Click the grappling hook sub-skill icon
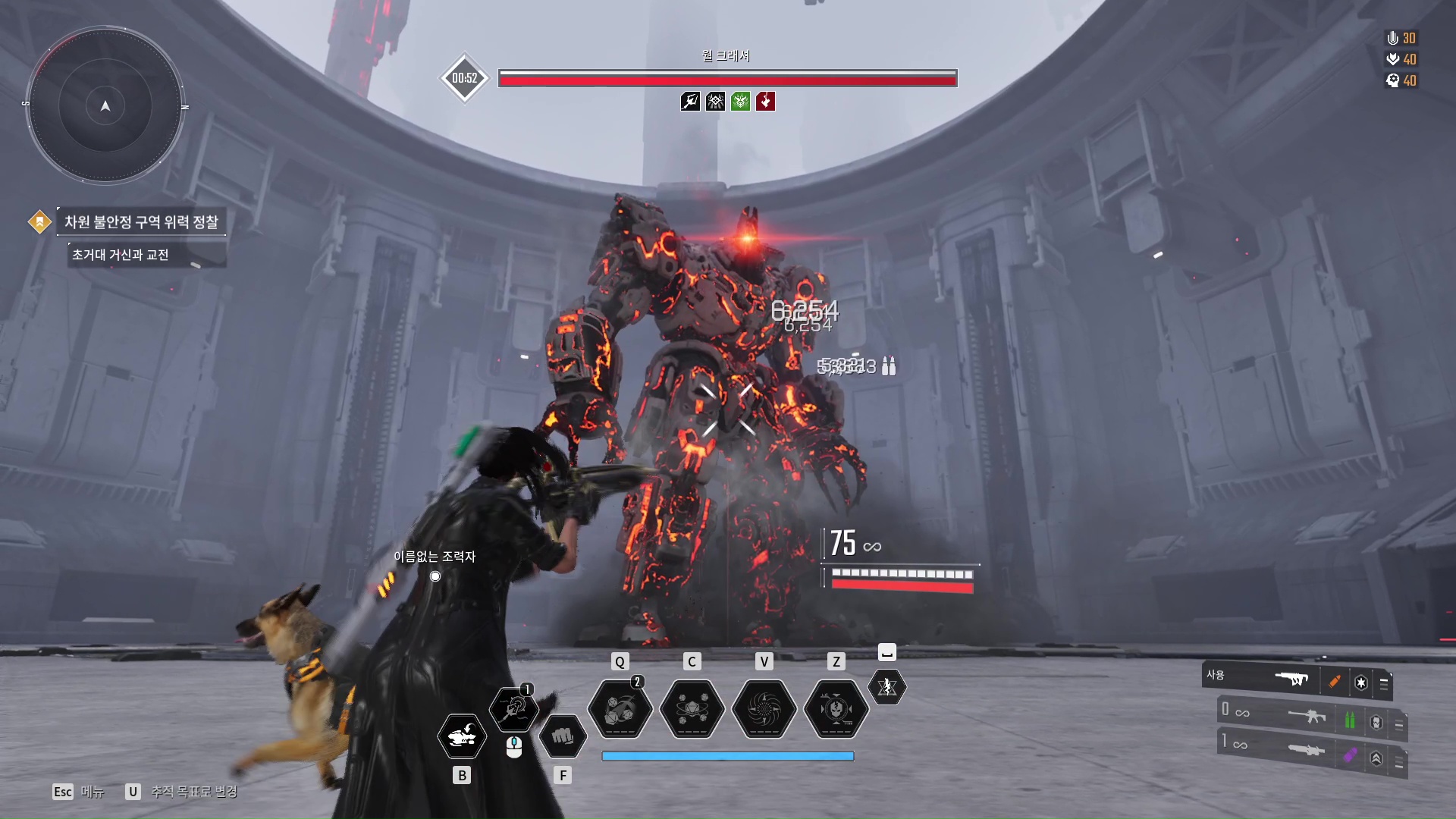The height and width of the screenshot is (819, 1456). pyautogui.click(x=514, y=709)
